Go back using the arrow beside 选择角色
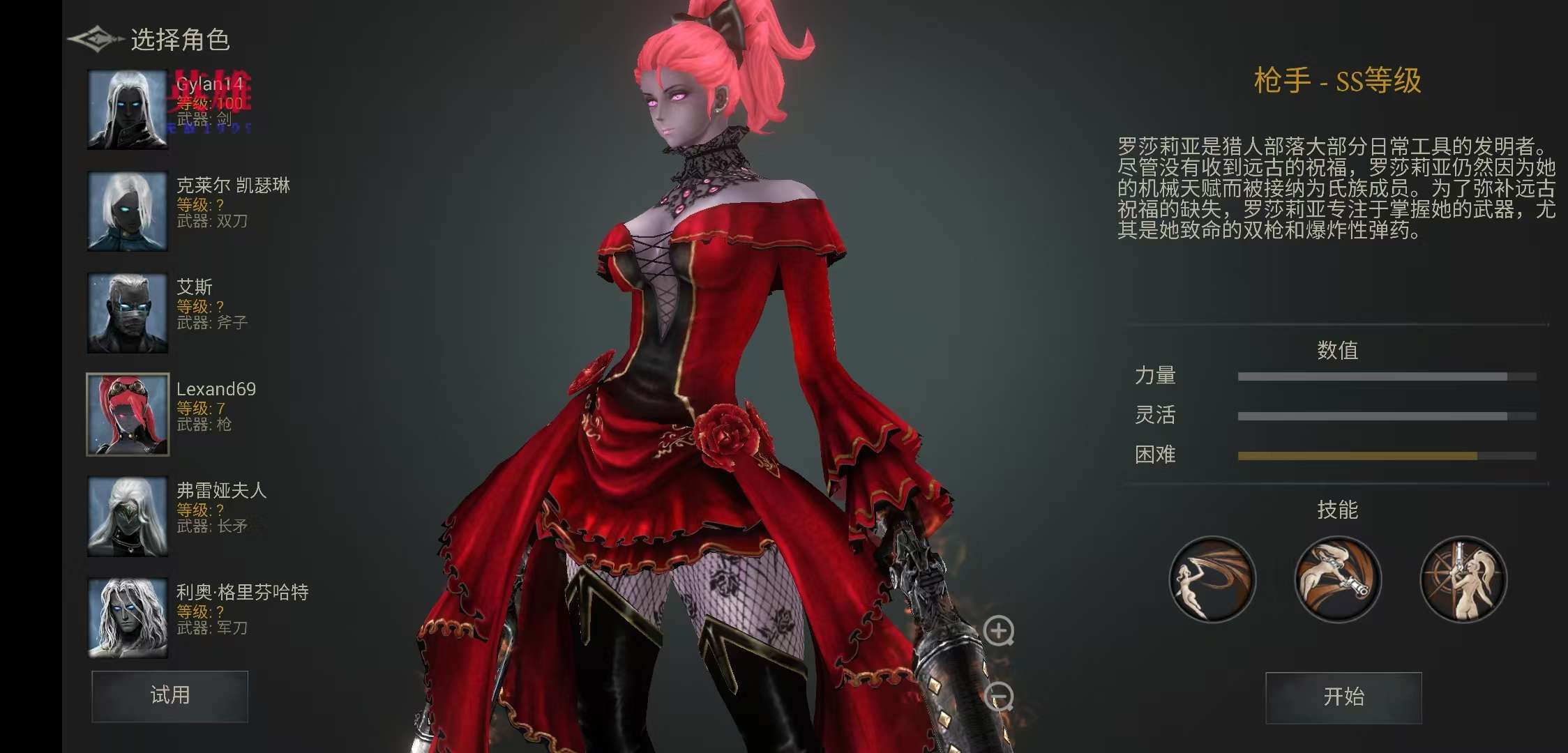The image size is (1568, 753). pos(94,39)
